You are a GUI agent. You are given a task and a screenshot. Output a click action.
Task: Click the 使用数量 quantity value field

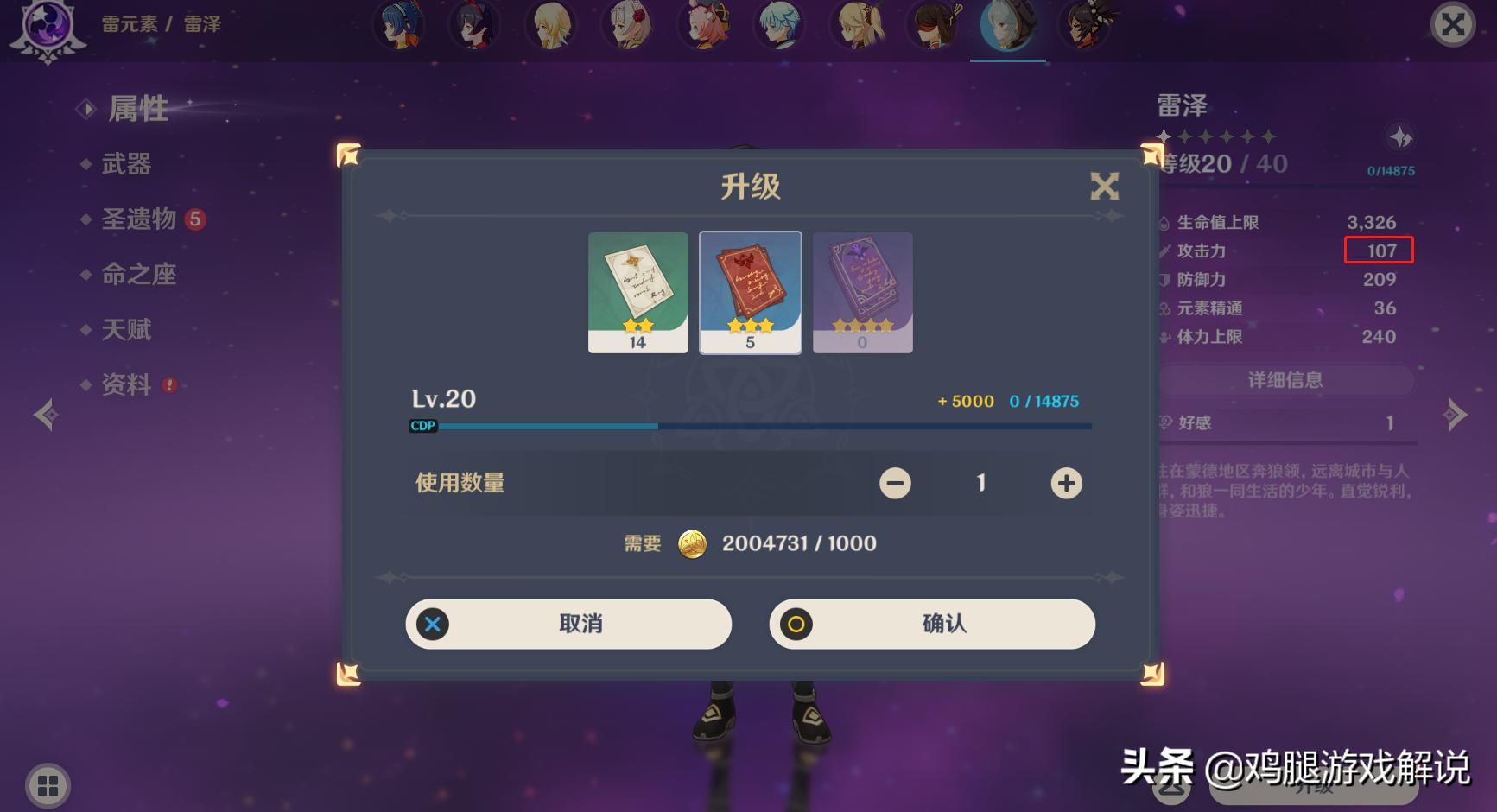point(980,483)
